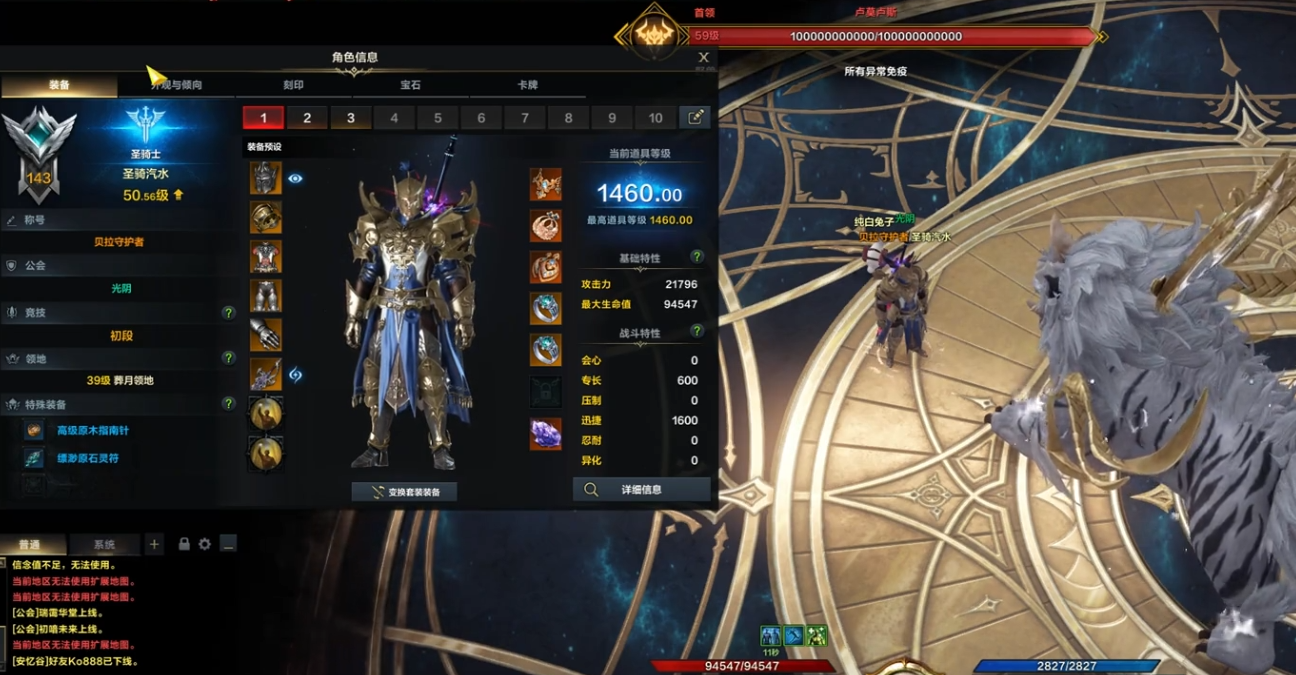
Task: Select the 高级原木指南针 compass item
Action: point(93,430)
